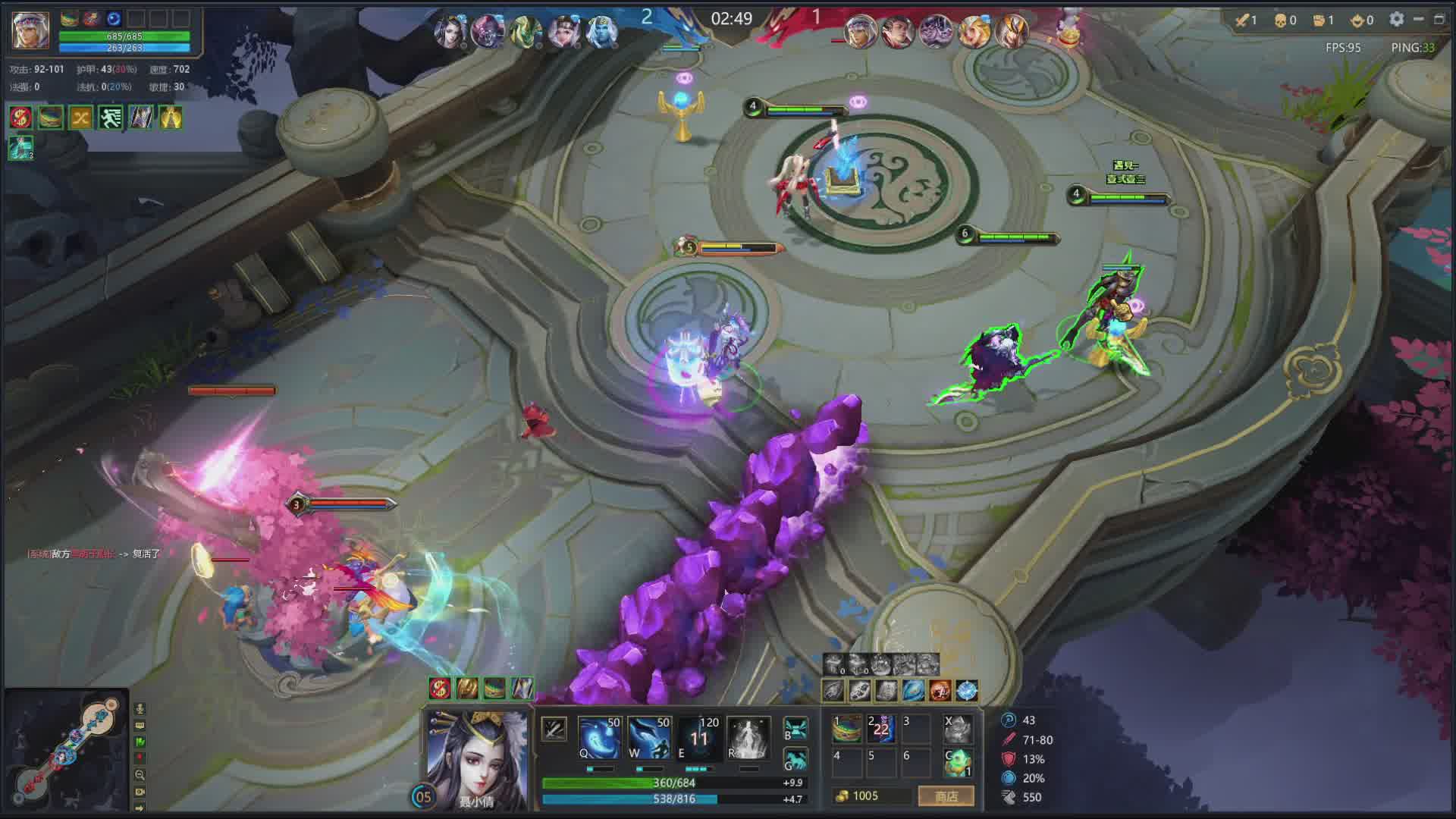Viewport: 1456px width, 819px height.
Task: Click the magnifier zoom button by minimap
Action: 140,775
